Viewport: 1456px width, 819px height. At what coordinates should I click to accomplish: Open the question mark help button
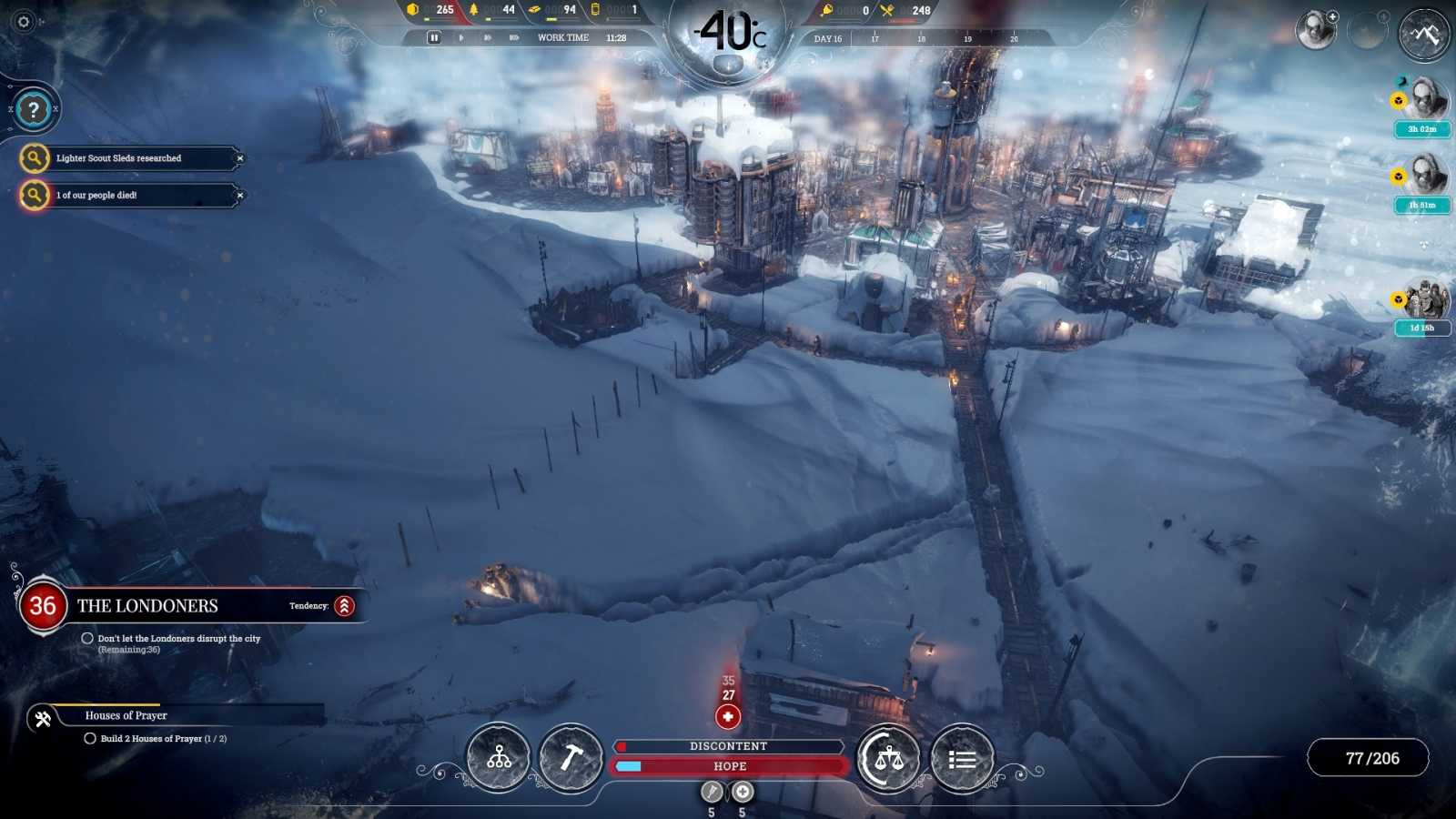pos(34,110)
